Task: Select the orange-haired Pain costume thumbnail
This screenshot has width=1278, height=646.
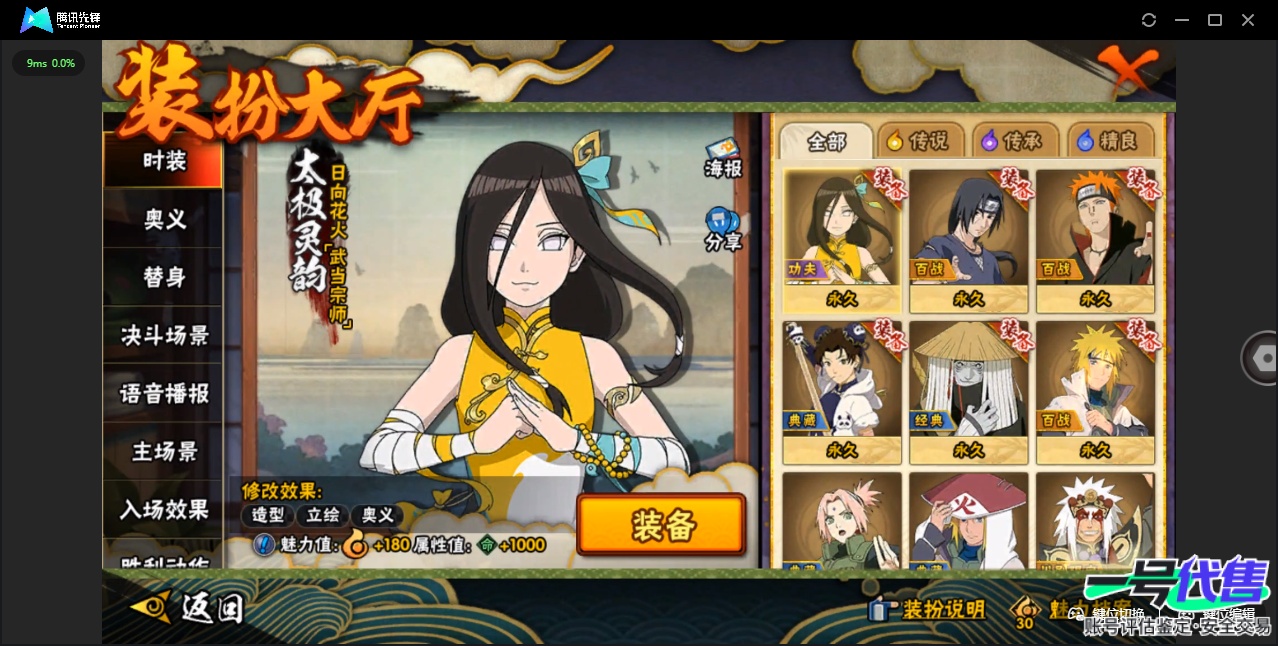Action: (x=1095, y=238)
